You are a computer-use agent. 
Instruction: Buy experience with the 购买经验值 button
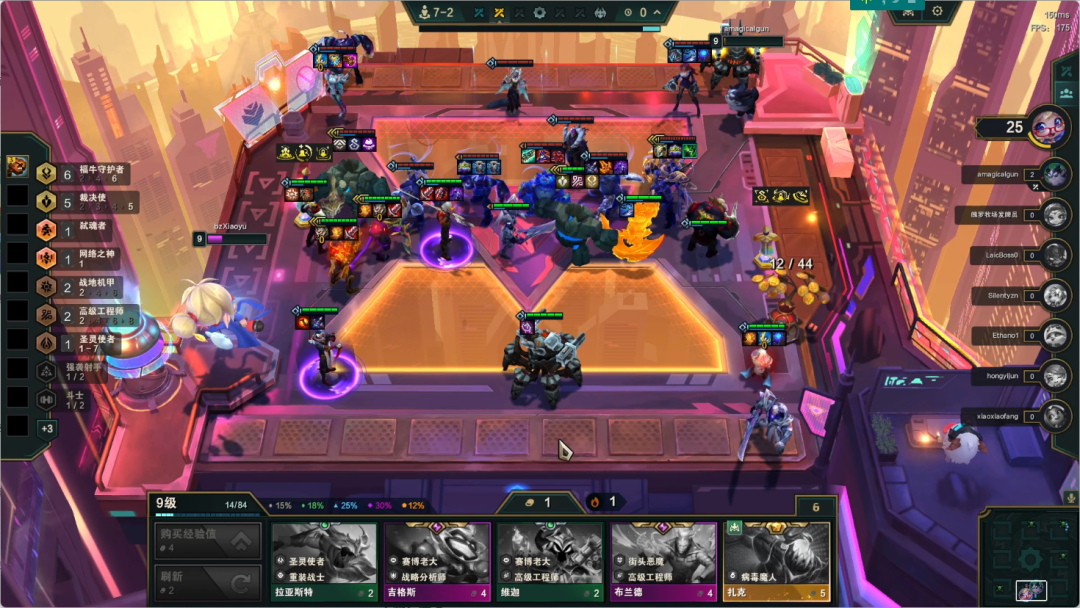(208, 541)
